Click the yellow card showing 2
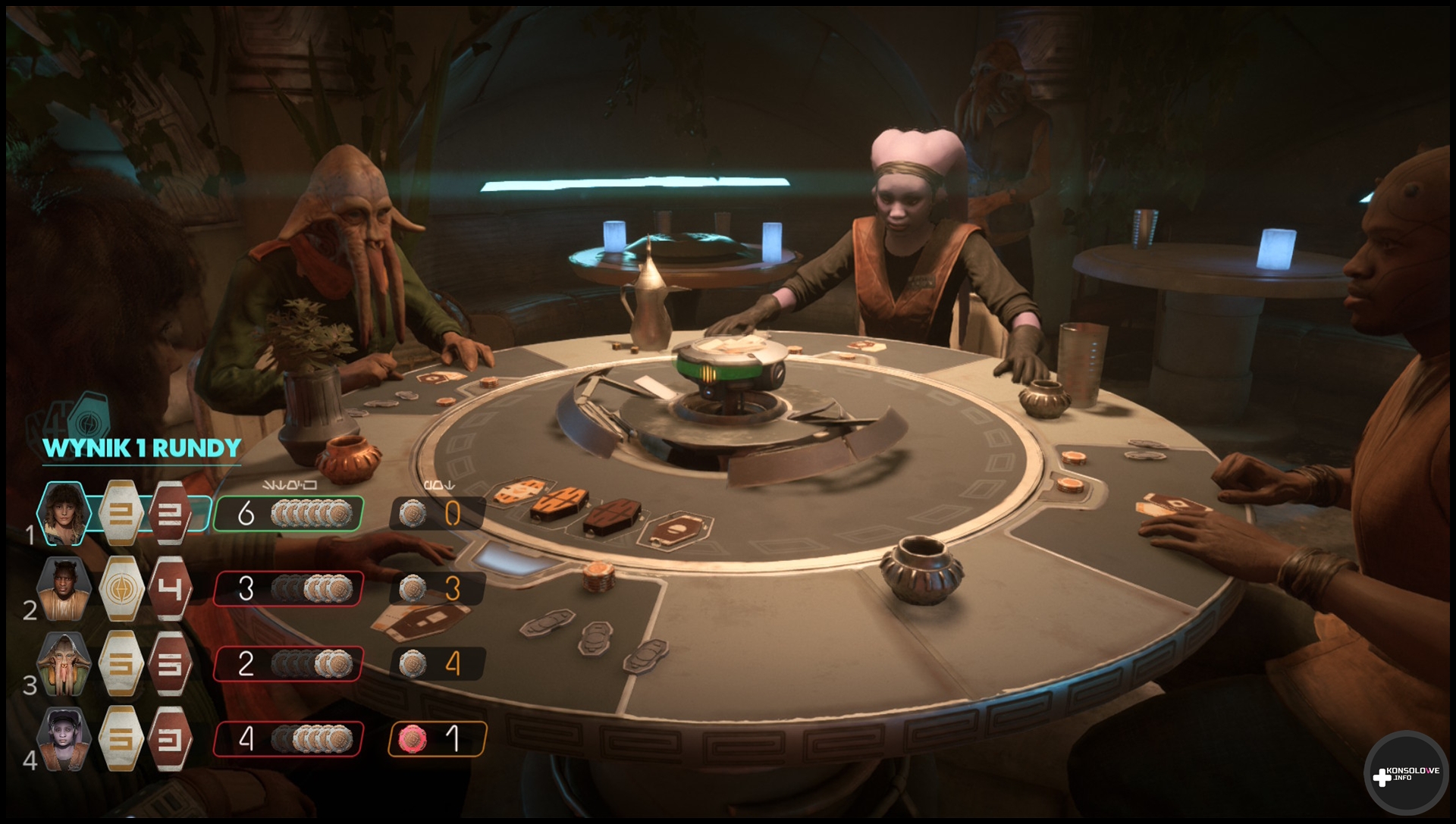This screenshot has height=824, width=1456. click(121, 513)
